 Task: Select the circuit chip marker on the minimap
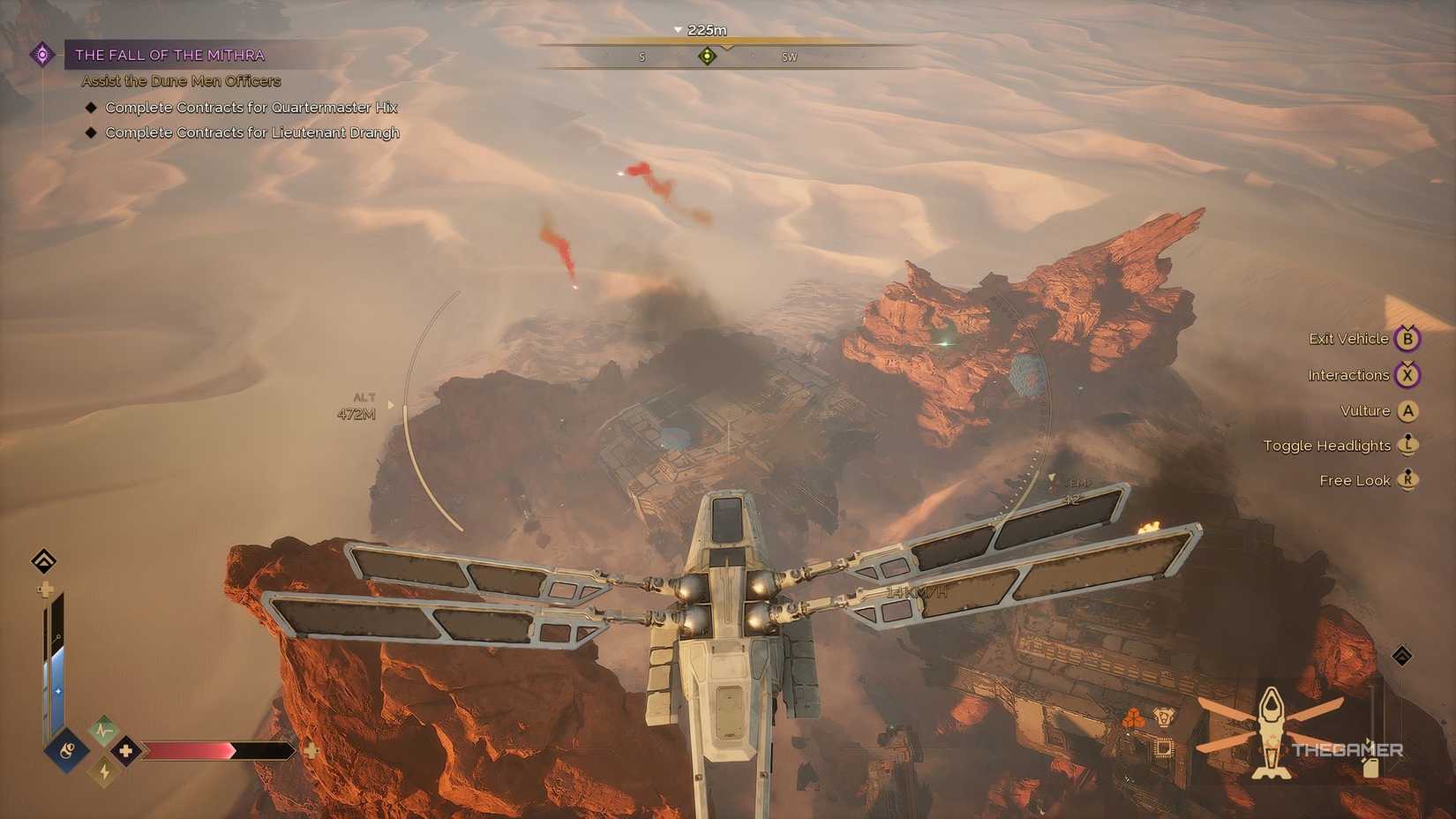(1164, 748)
